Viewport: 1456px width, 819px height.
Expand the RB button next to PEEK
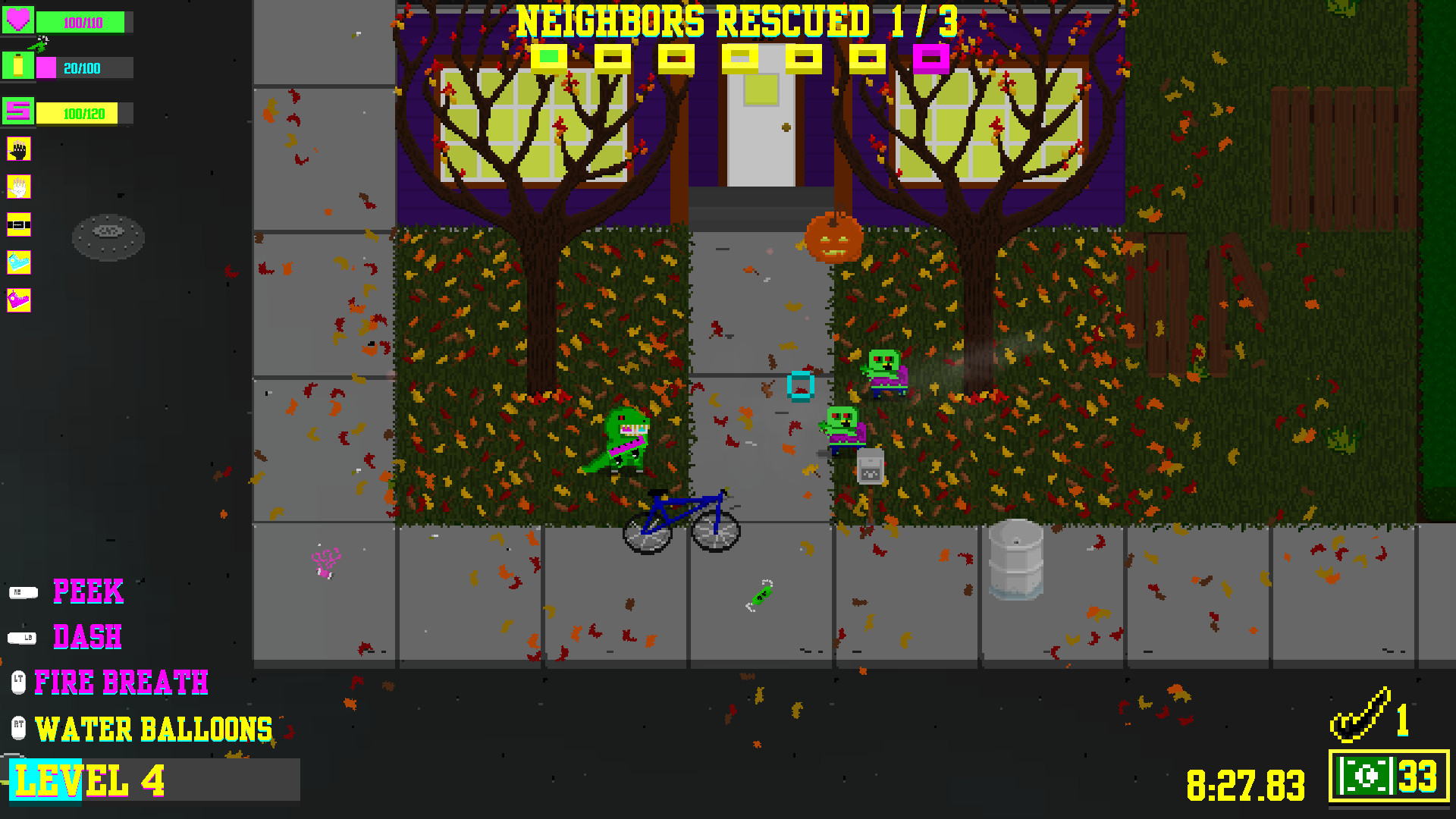click(x=23, y=591)
